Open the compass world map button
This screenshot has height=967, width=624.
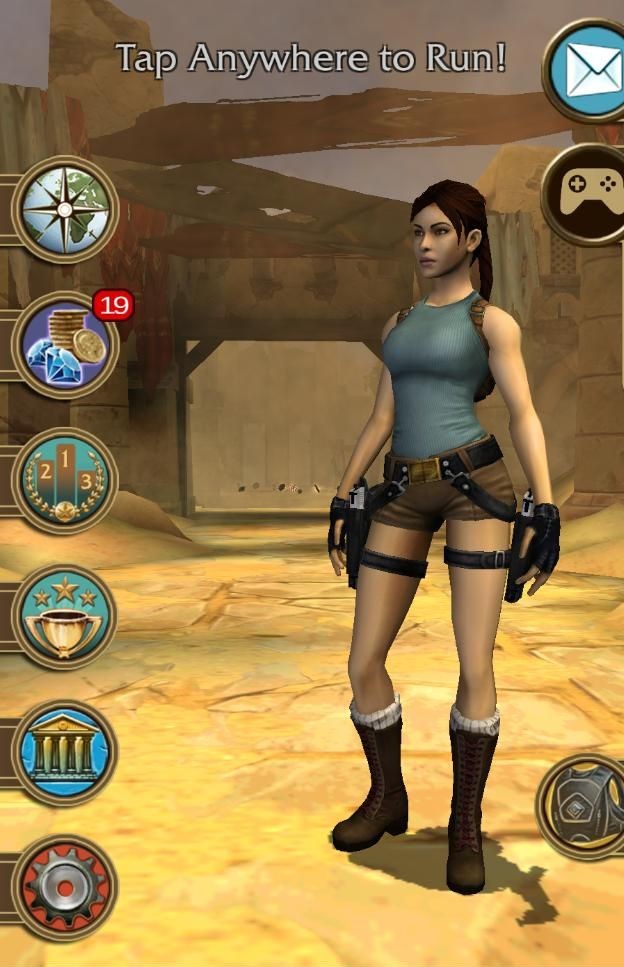65,210
